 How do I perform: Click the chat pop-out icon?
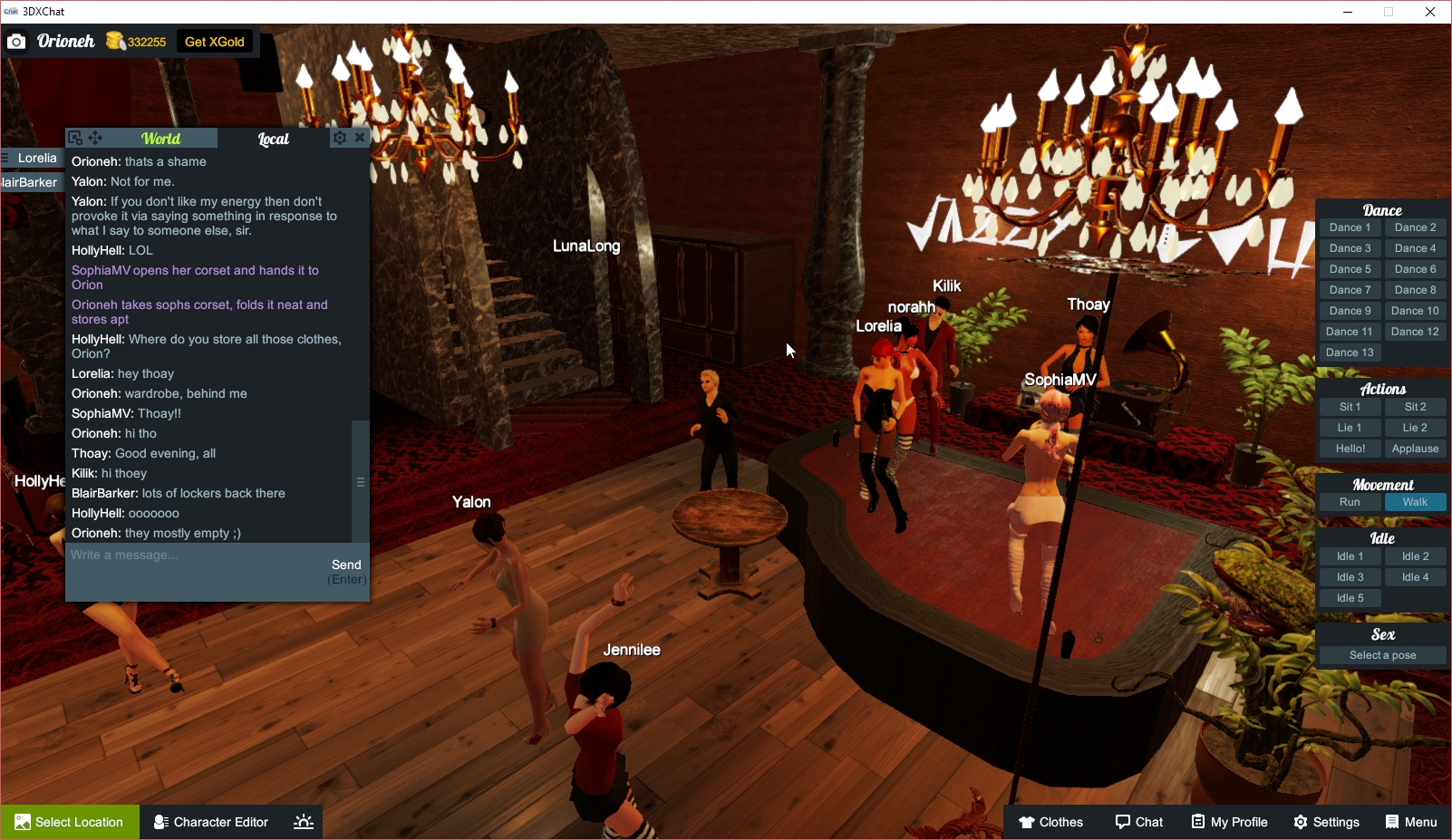(x=75, y=137)
